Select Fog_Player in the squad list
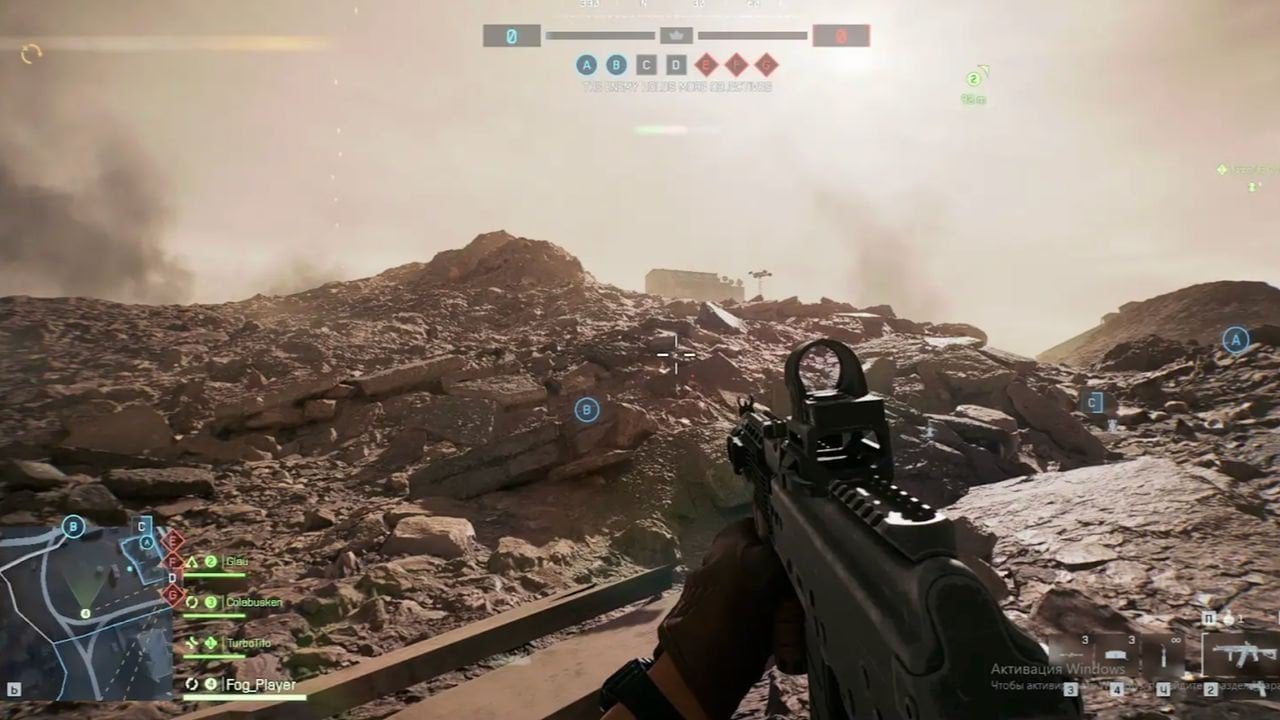Screen dimensions: 1280x720 (x=260, y=685)
